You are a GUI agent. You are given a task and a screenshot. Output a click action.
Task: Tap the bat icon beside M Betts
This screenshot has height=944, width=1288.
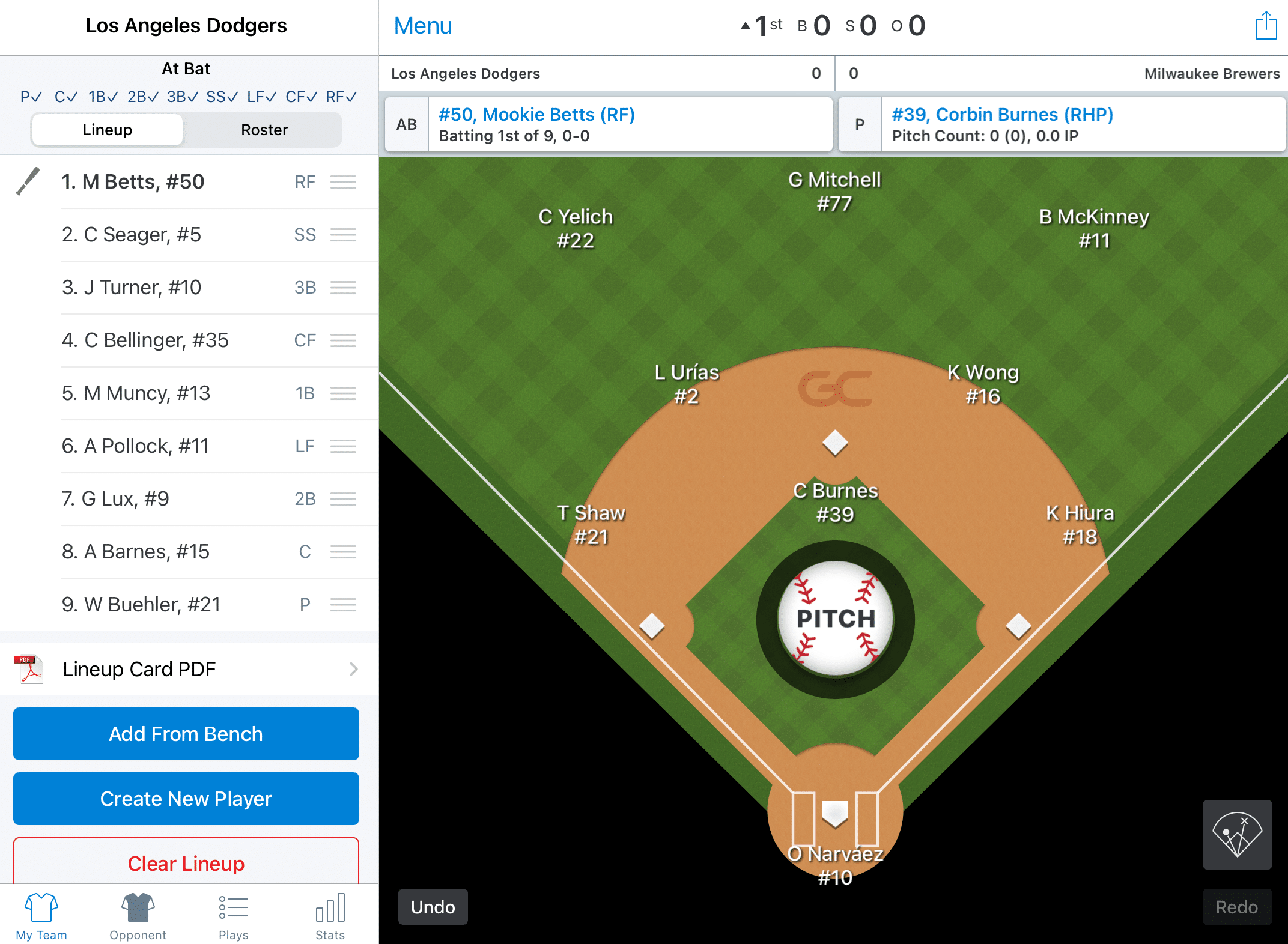26,182
